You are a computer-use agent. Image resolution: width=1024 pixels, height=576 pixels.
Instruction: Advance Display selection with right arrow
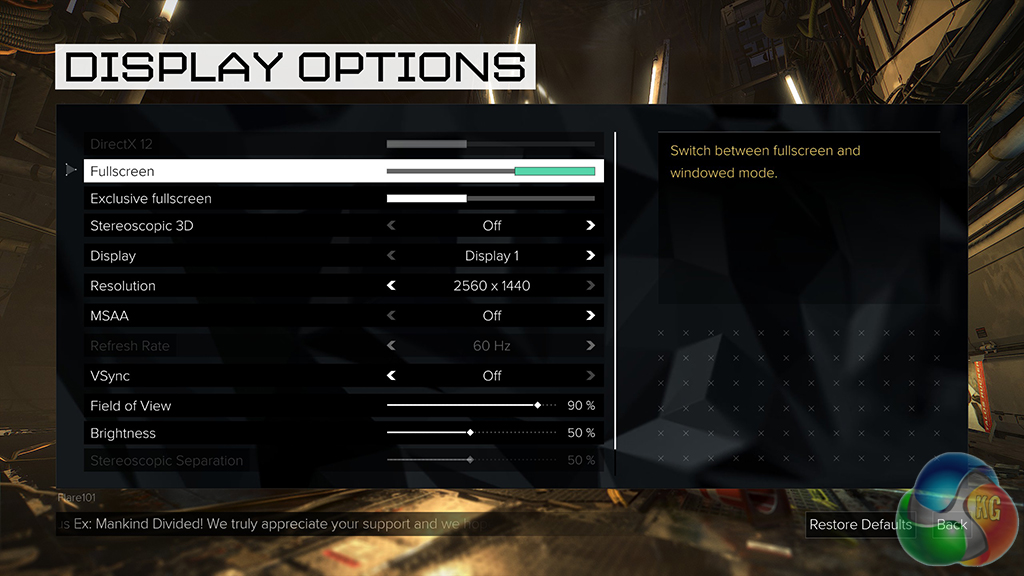pos(590,256)
